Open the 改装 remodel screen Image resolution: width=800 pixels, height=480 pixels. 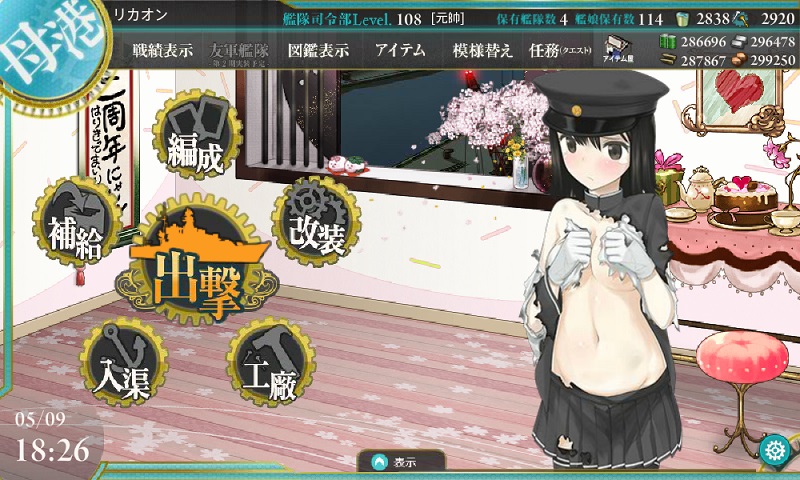click(x=316, y=220)
